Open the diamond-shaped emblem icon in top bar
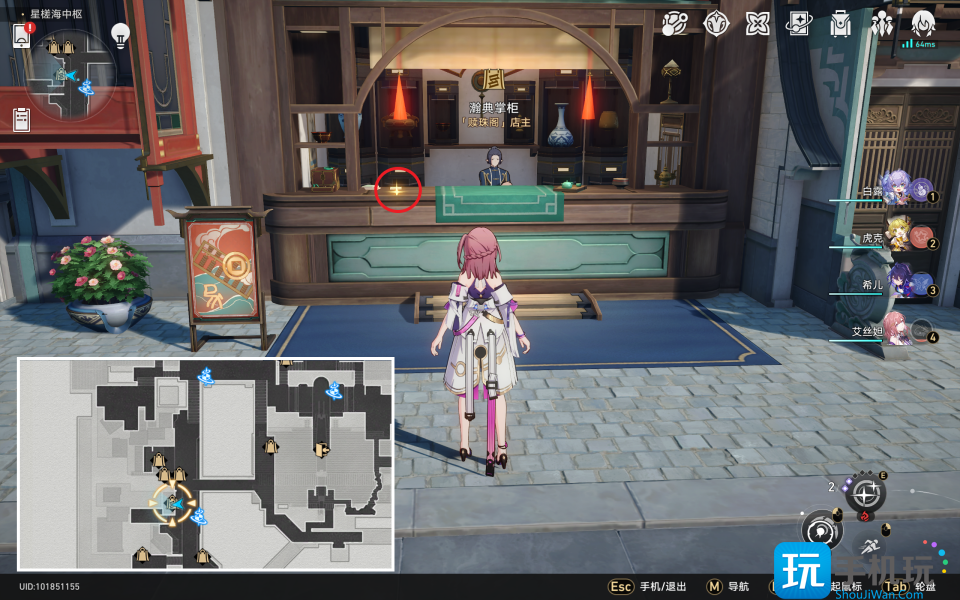Image resolution: width=960 pixels, height=600 pixels. 716,24
